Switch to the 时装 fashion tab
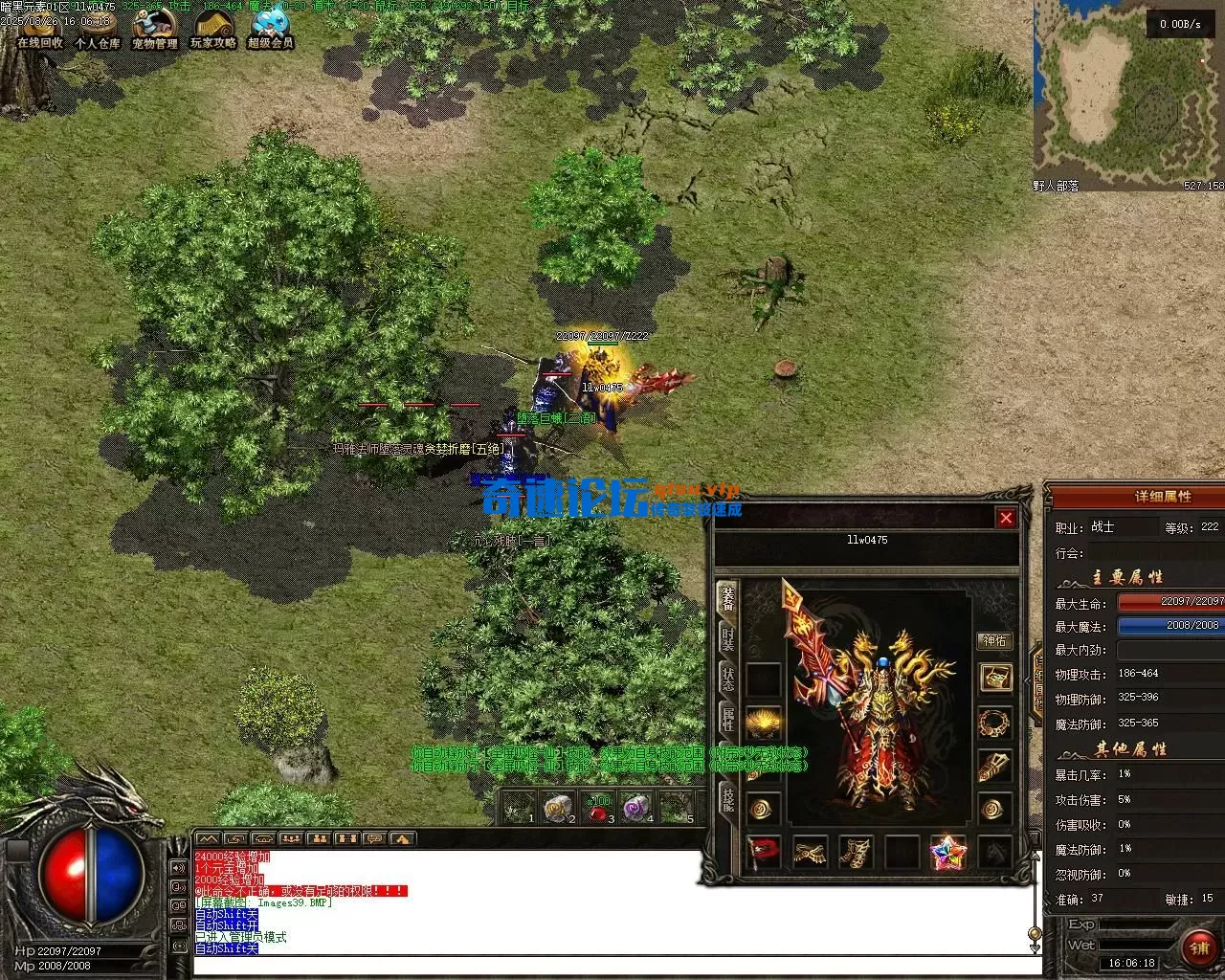The image size is (1225, 980). coord(727,638)
